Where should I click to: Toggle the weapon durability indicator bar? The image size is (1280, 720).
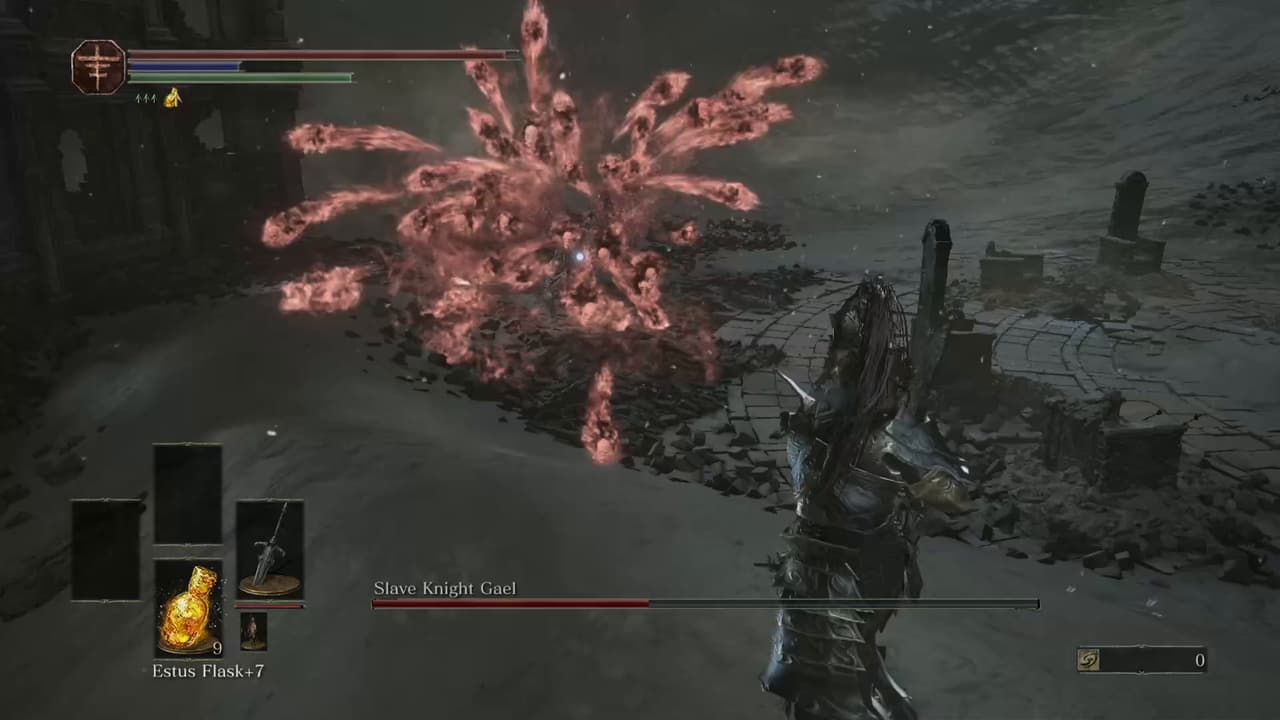pyautogui.click(x=268, y=606)
